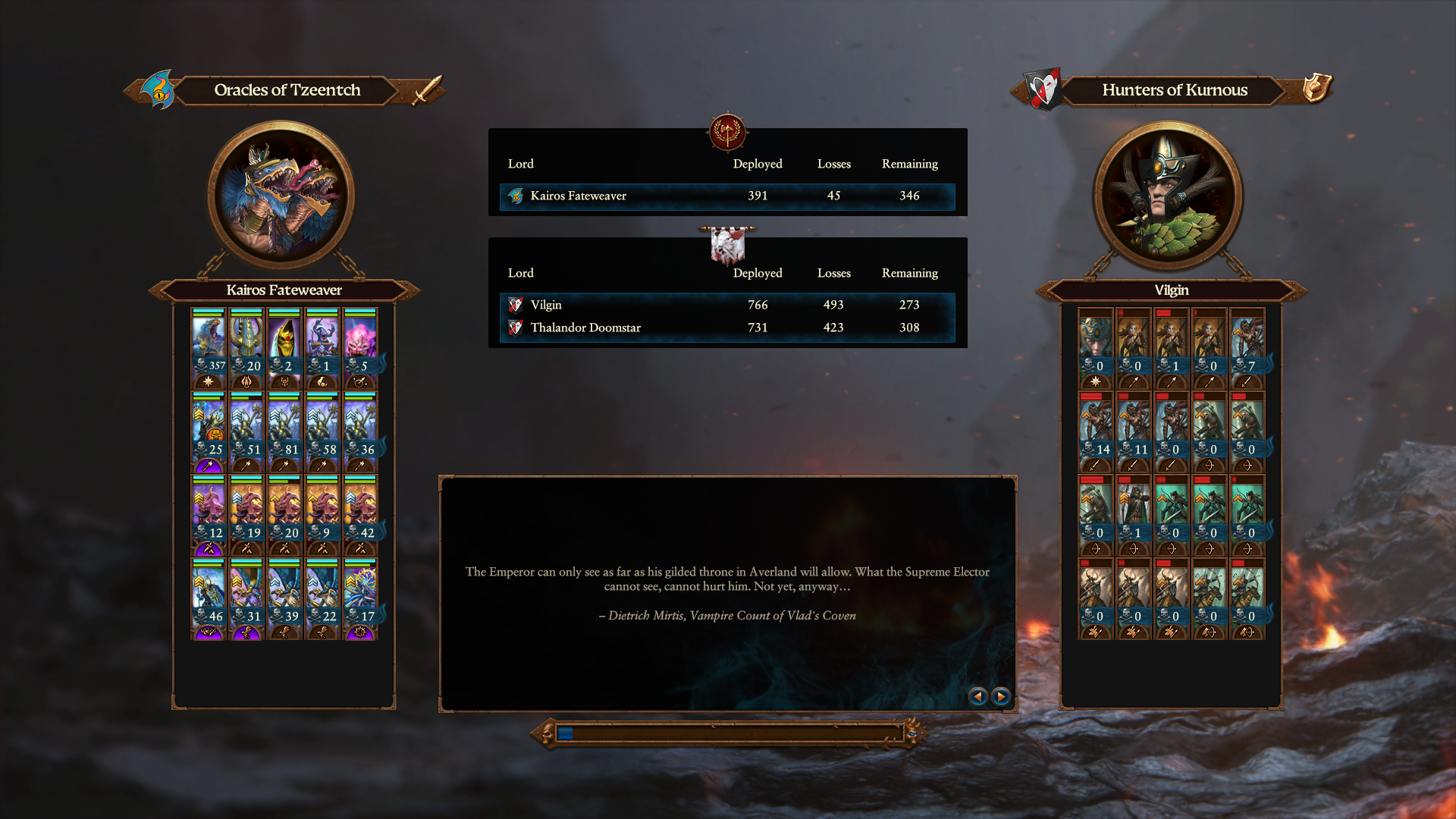Select the Vilgin lord row
The width and height of the screenshot is (1456, 819).
click(x=726, y=305)
